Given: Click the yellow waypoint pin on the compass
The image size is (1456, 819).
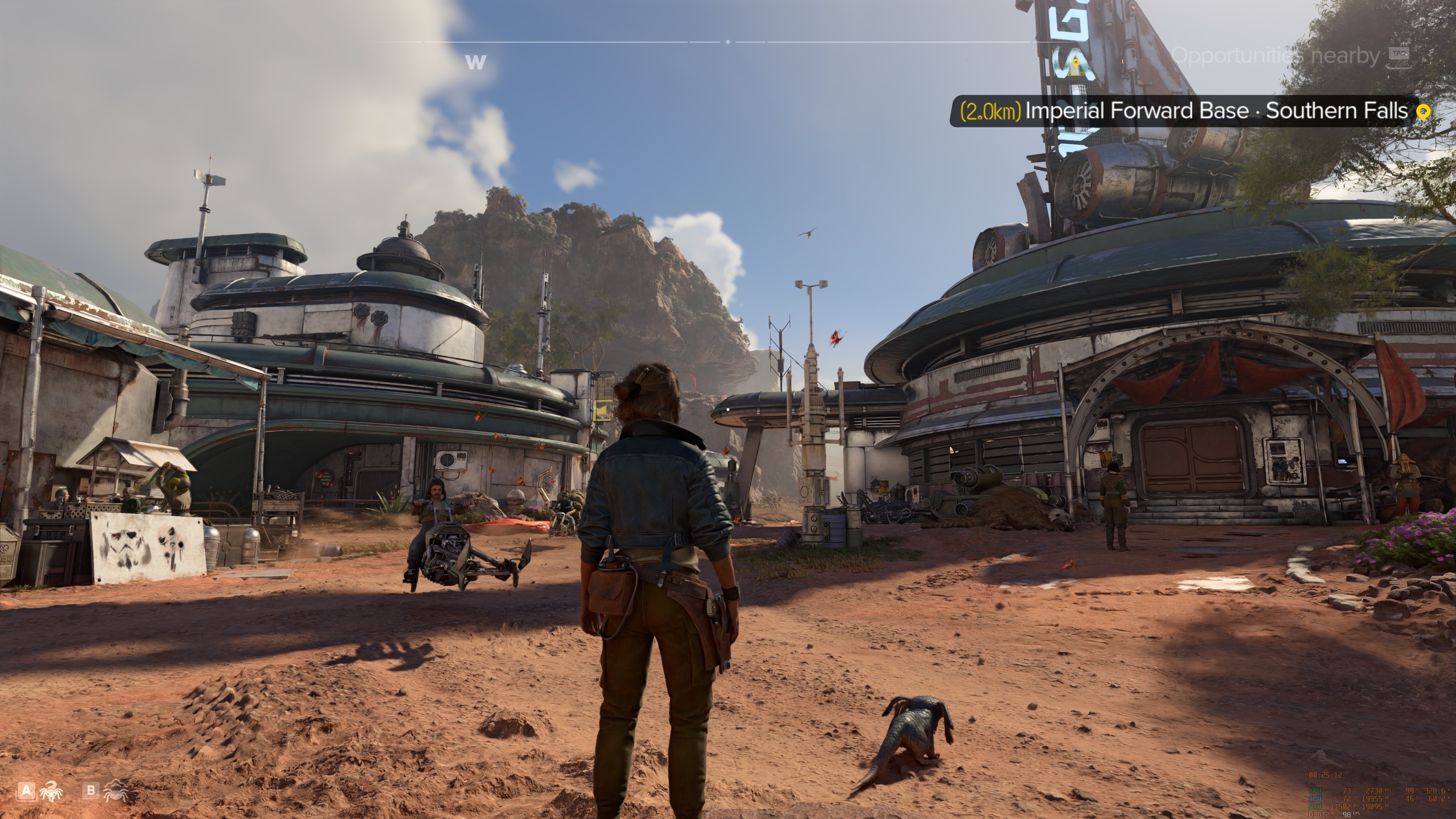Looking at the screenshot, I should tap(1076, 63).
